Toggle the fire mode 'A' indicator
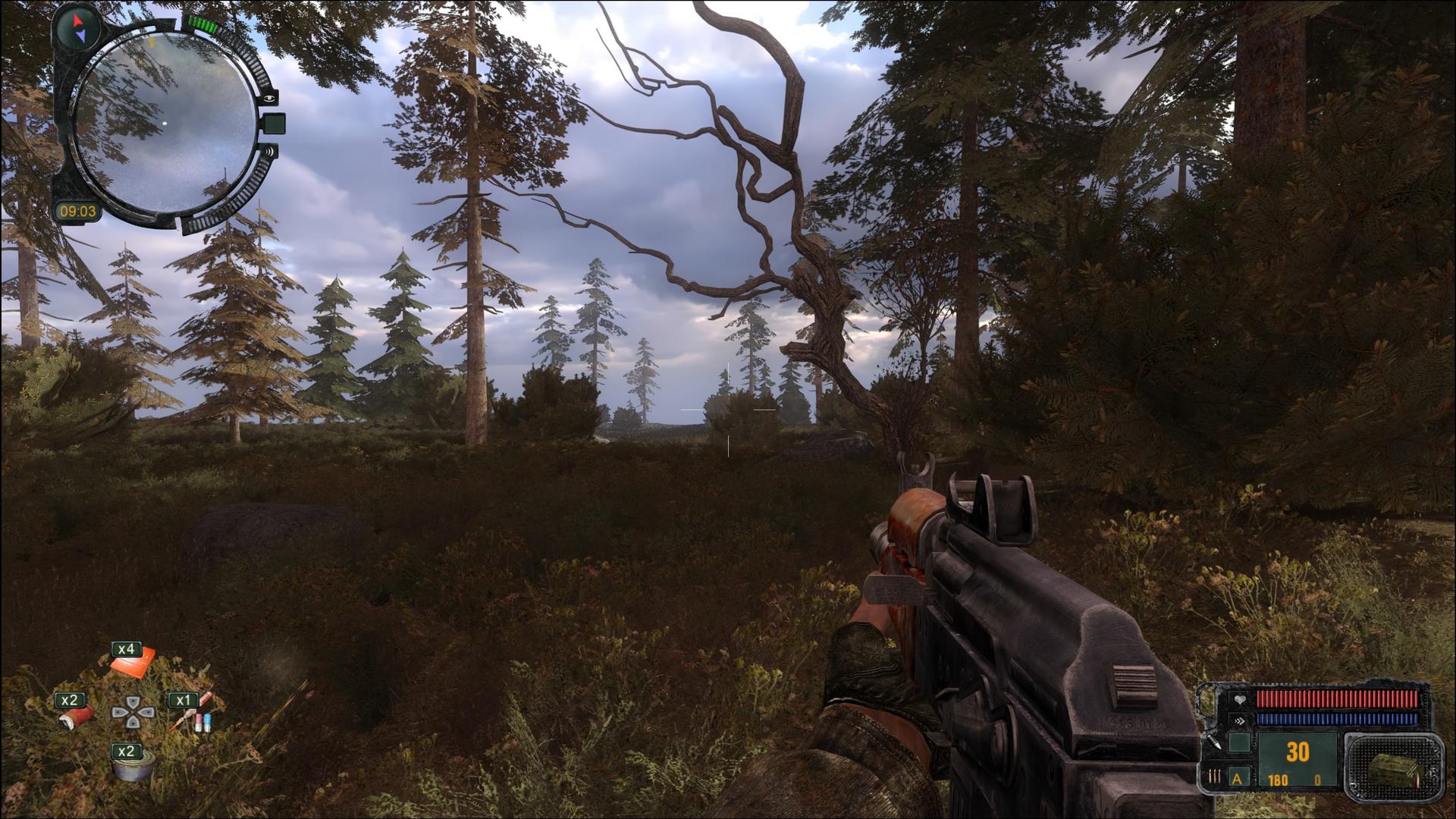 click(1239, 778)
